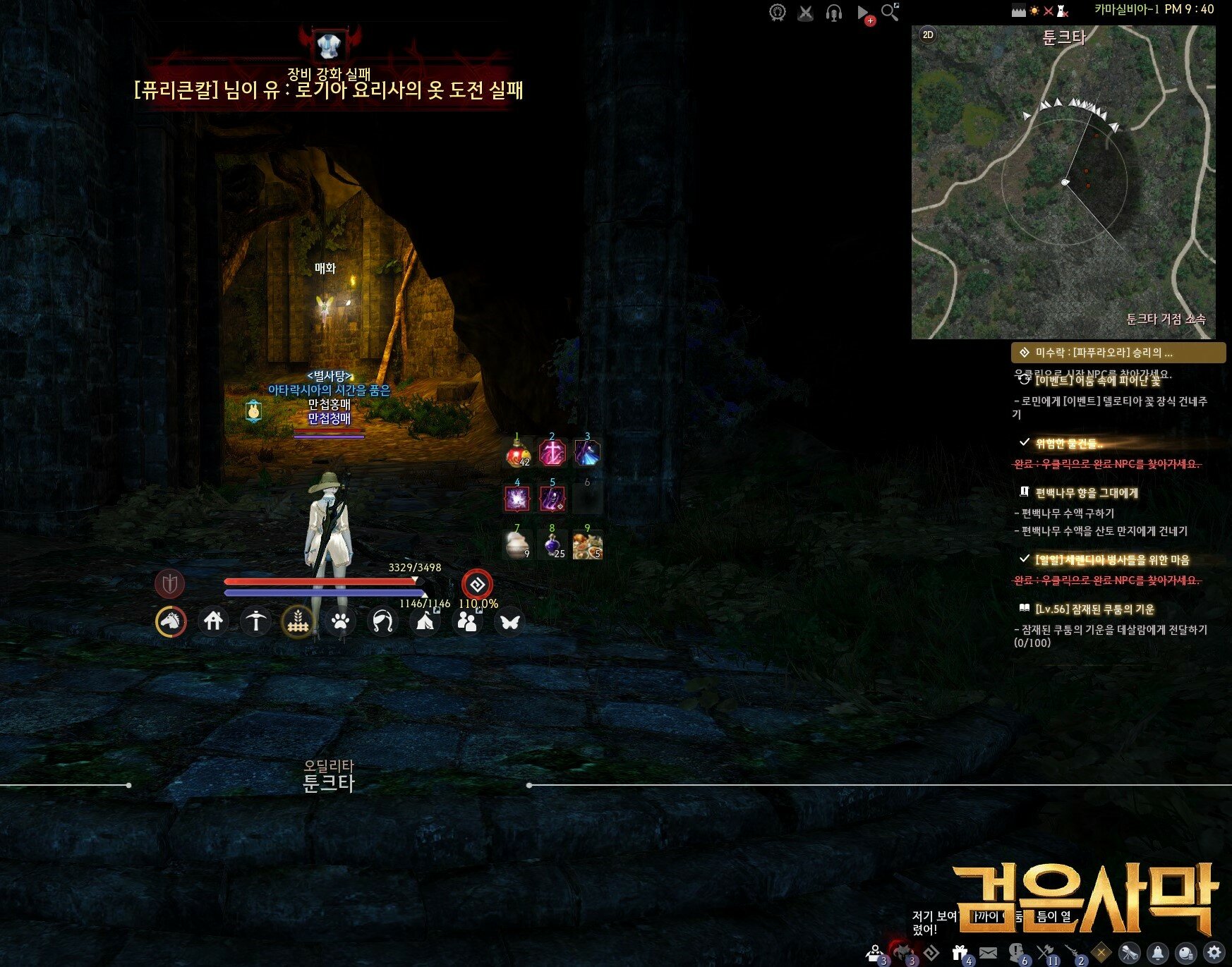Open the butterfly fairy icon

pyautogui.click(x=509, y=621)
